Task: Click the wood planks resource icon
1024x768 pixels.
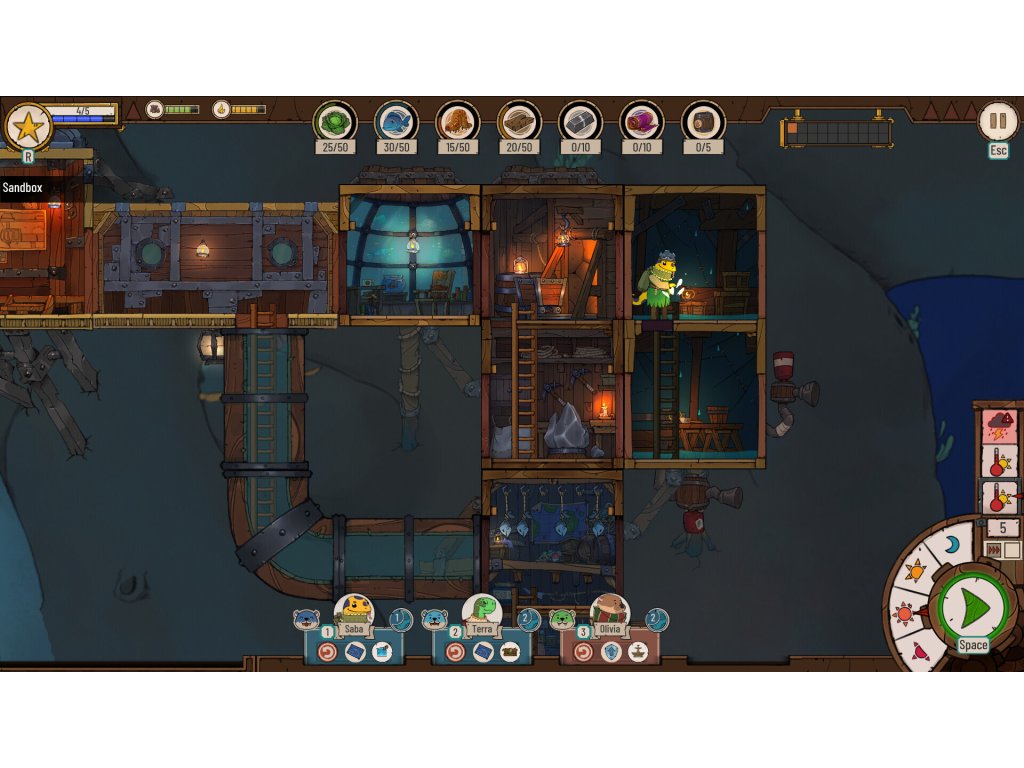Action: point(519,122)
